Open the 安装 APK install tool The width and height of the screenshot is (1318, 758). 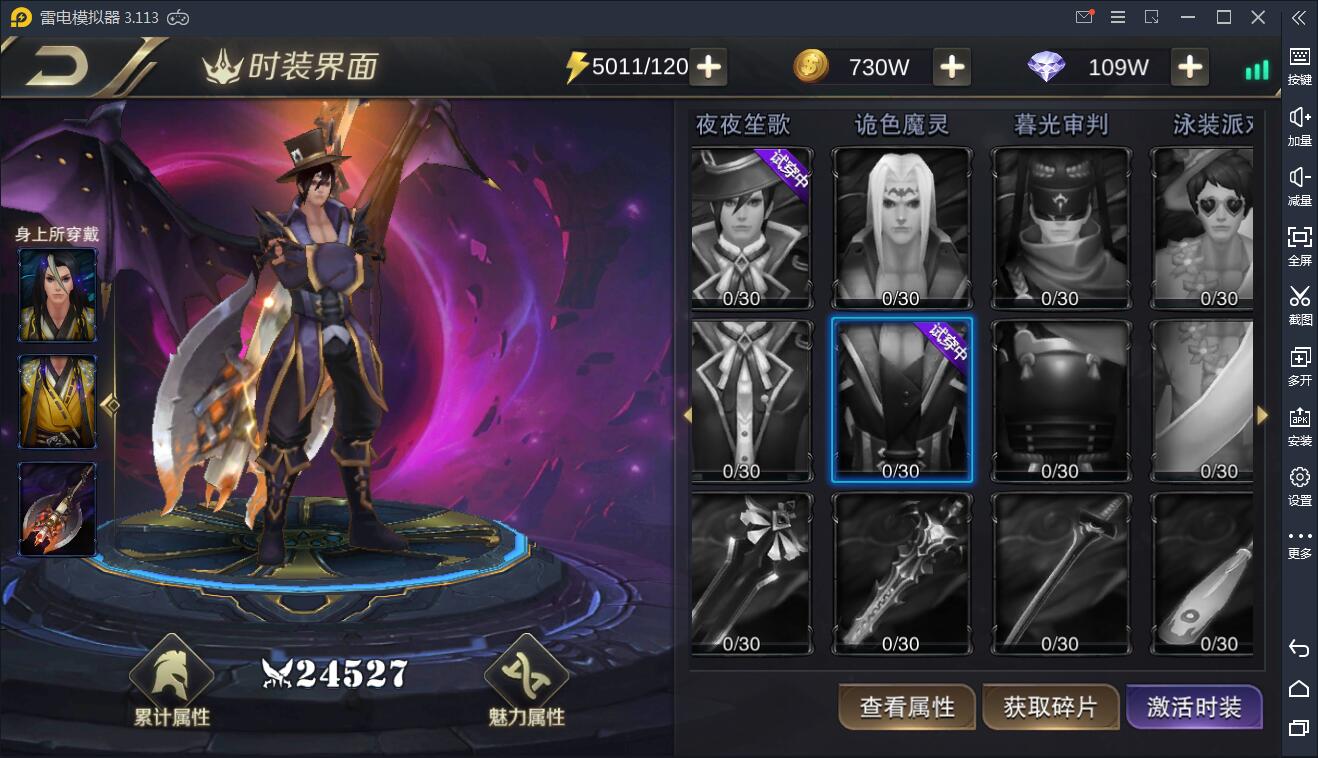1297,426
